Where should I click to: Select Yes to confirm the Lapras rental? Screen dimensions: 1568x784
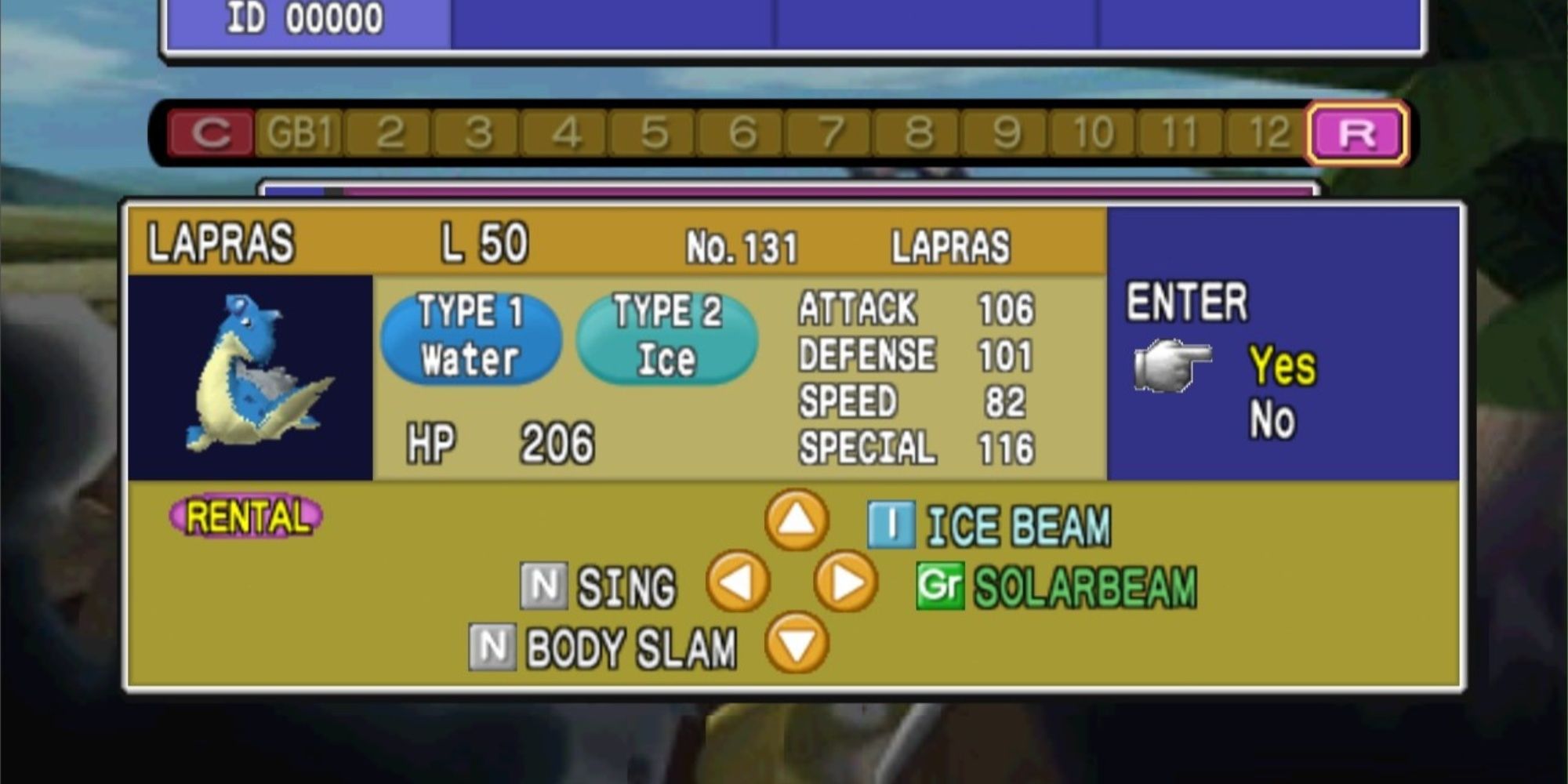[x=1282, y=365]
